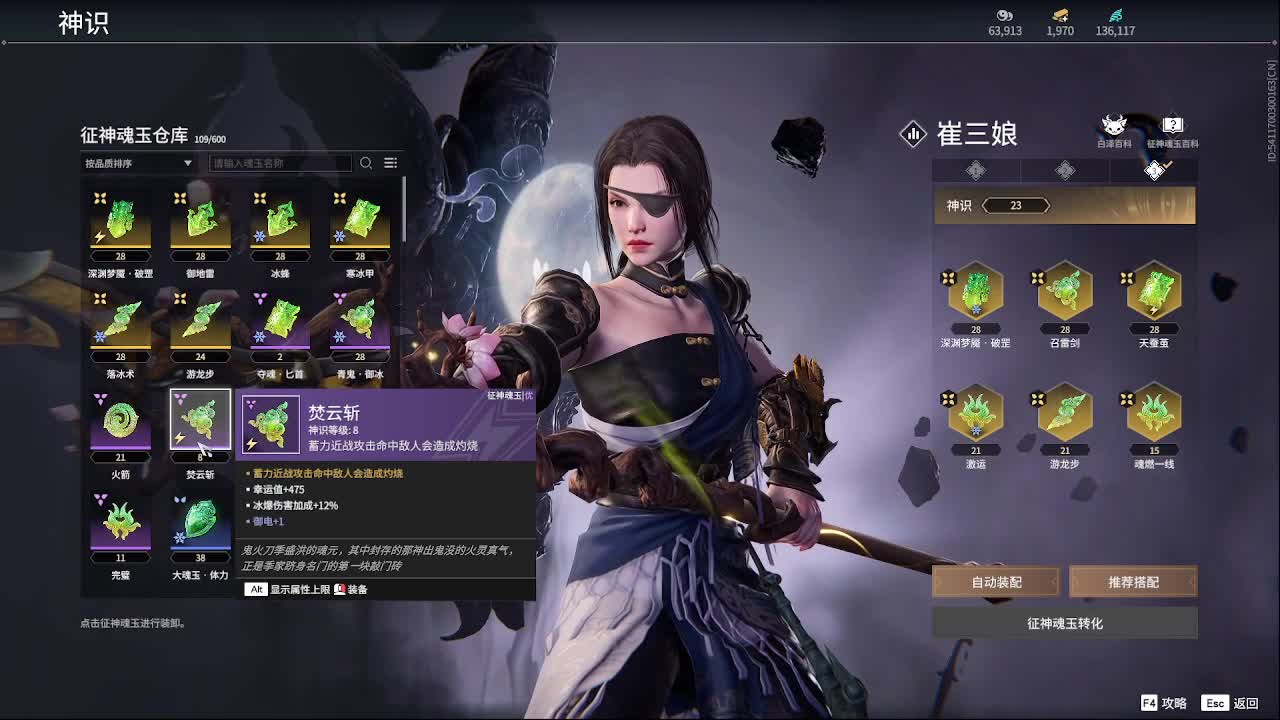This screenshot has width=1280, height=720.
Task: Select the 落冰术 soul jade
Action: [x=120, y=321]
